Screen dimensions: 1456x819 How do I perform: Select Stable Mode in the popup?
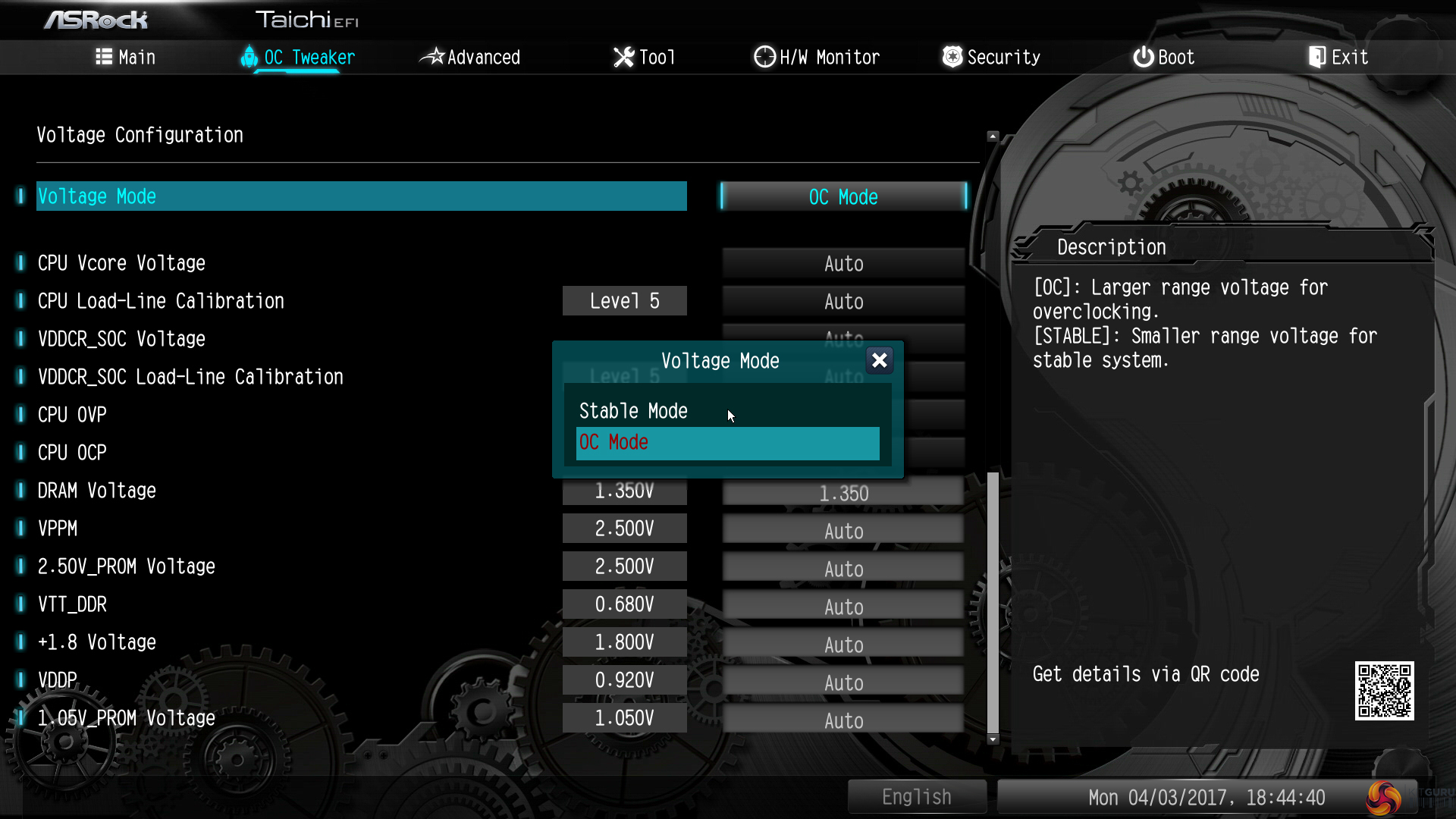pos(633,411)
